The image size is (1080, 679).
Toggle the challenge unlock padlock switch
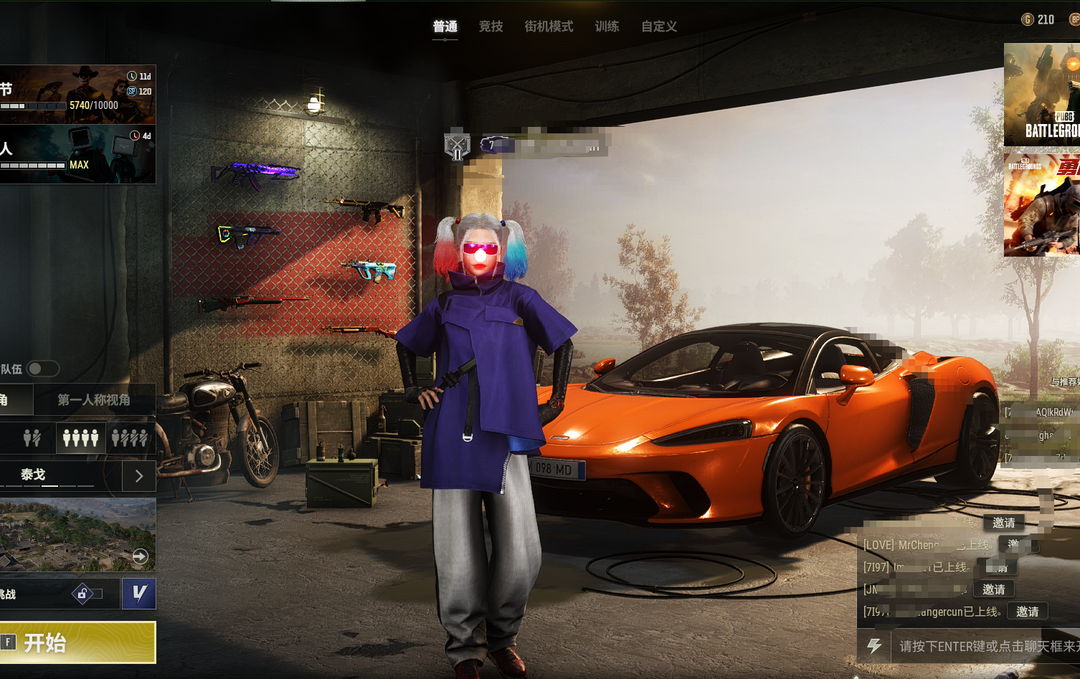(x=86, y=594)
